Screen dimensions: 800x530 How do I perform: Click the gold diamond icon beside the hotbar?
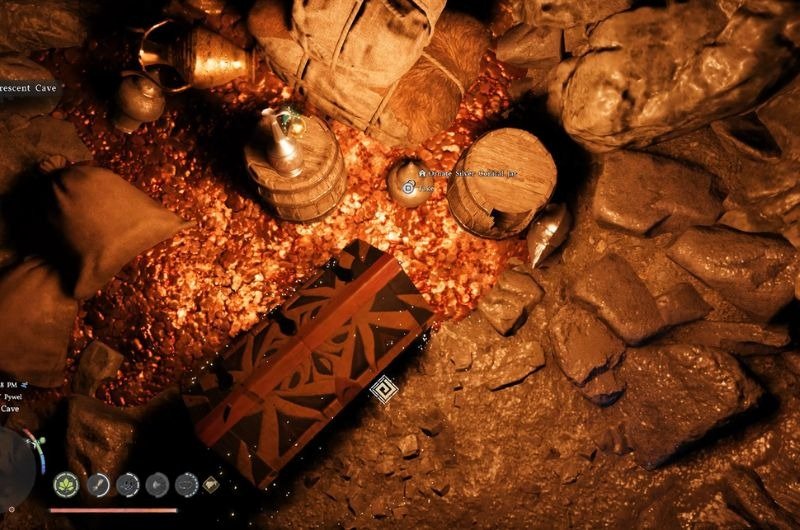[x=211, y=485]
